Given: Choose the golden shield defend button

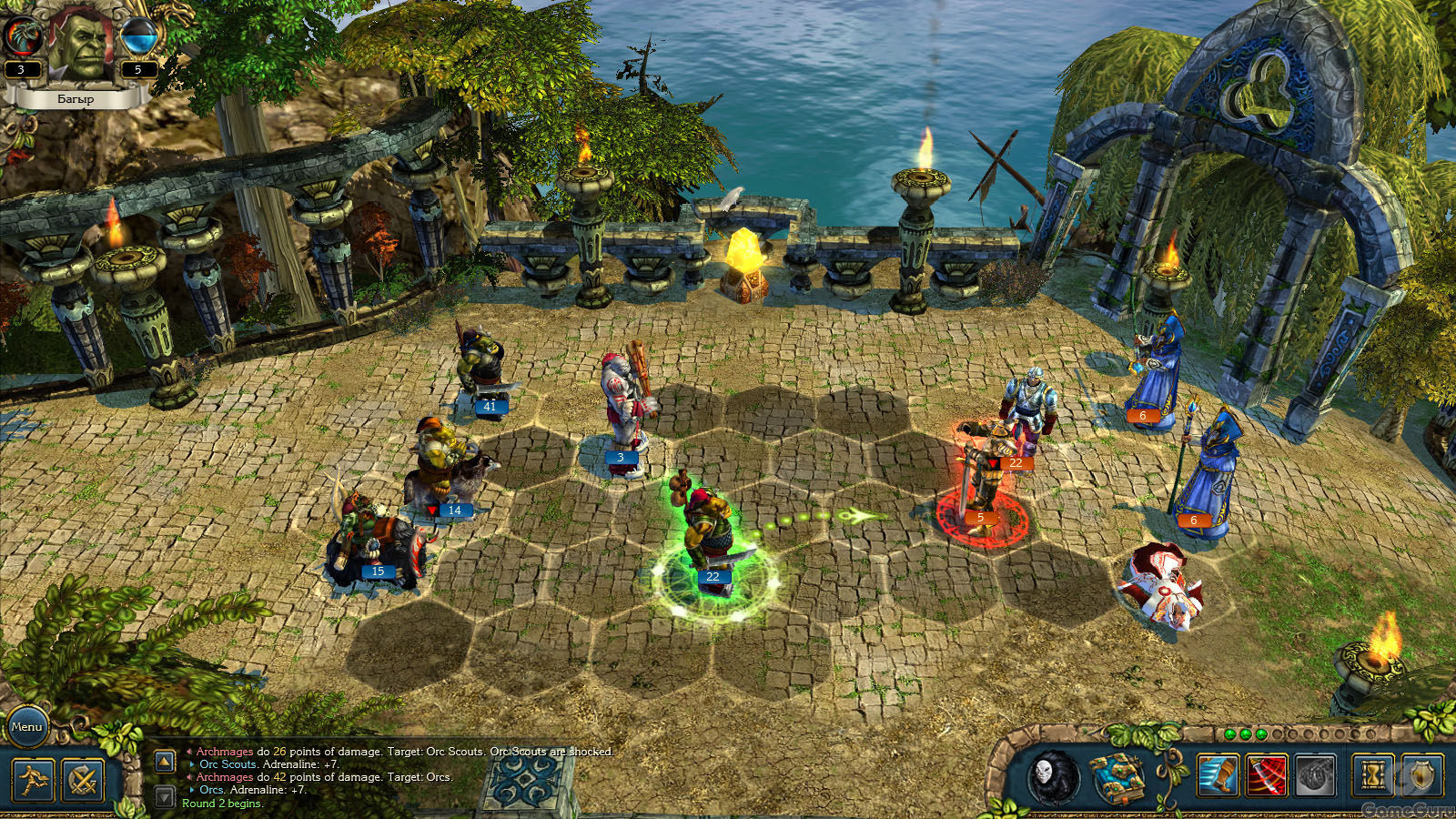Looking at the screenshot, I should tap(1421, 775).
